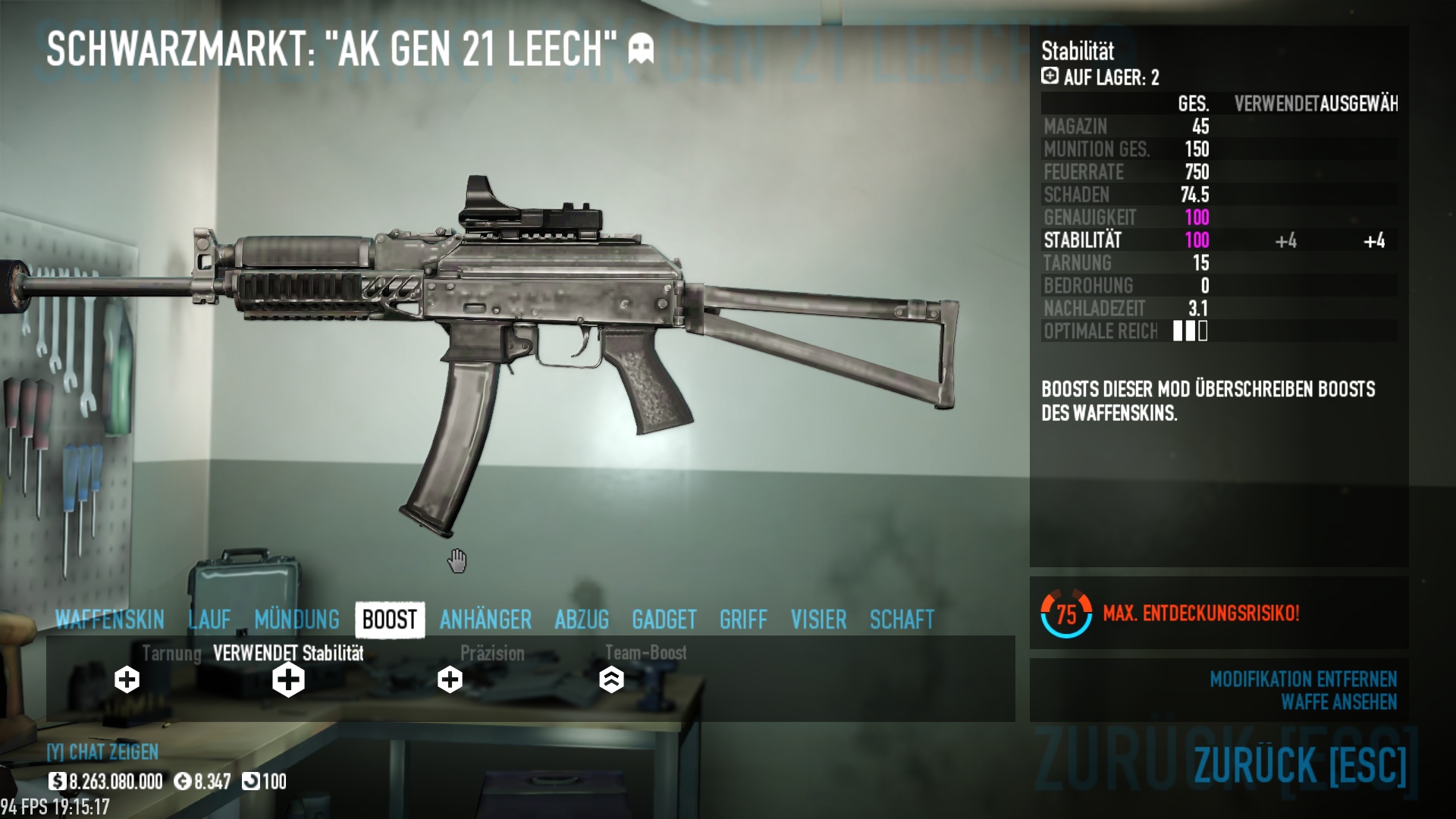Click the highlighted BOOST tab
The image size is (1456, 819).
point(390,620)
